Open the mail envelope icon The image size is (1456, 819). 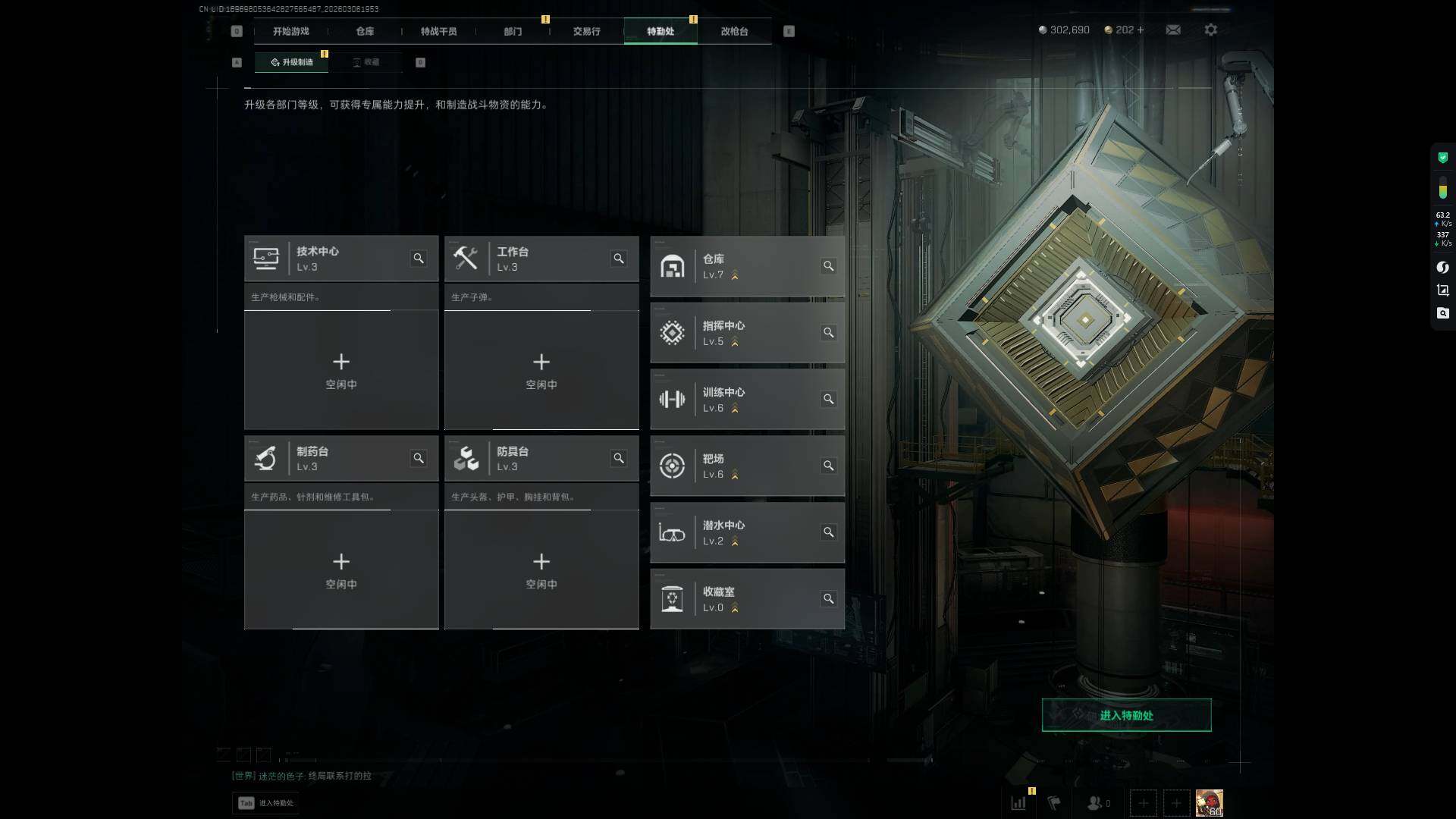coord(1173,30)
